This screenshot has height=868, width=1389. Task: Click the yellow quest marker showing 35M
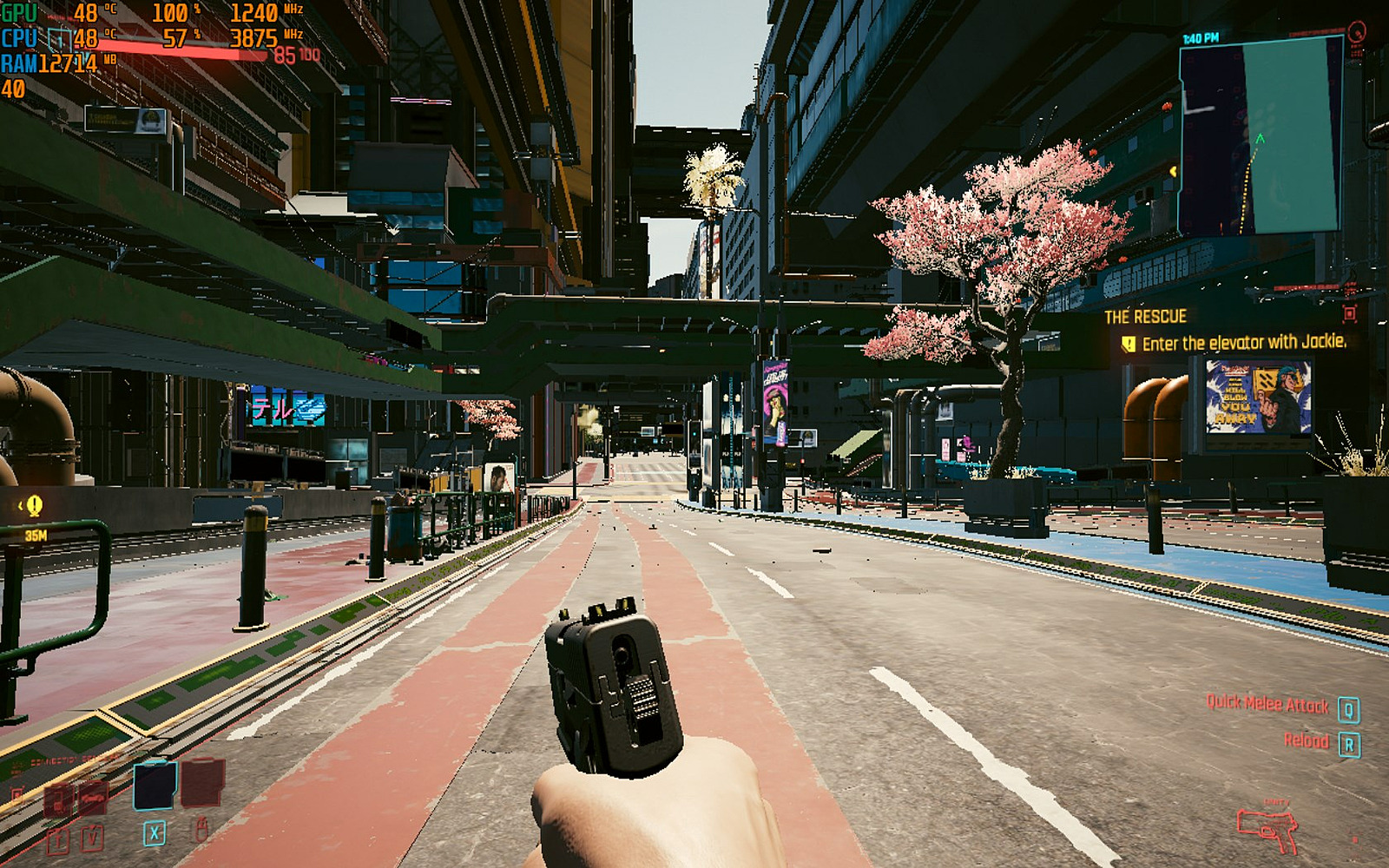(34, 505)
